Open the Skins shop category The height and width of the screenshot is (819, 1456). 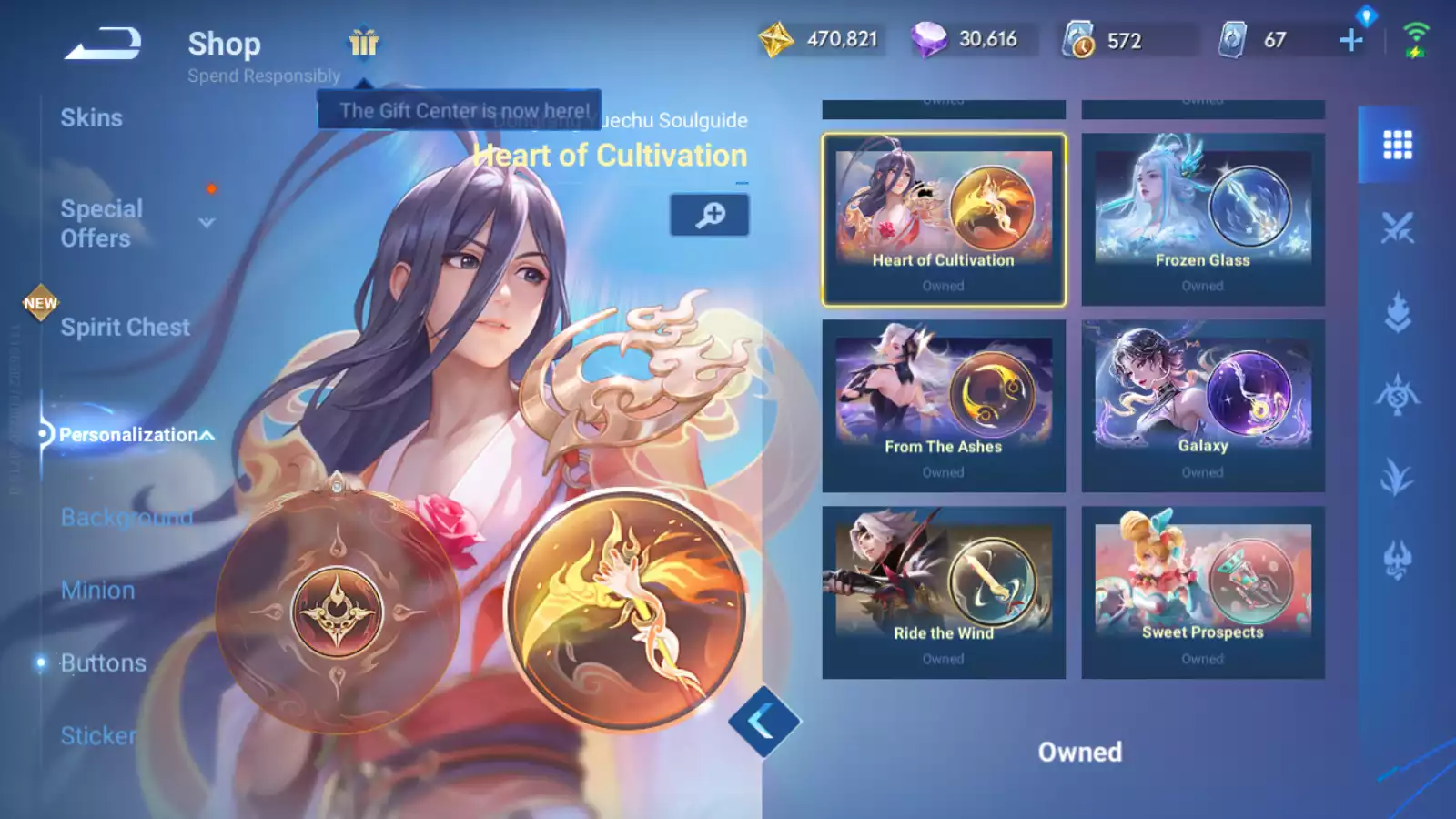(x=91, y=118)
